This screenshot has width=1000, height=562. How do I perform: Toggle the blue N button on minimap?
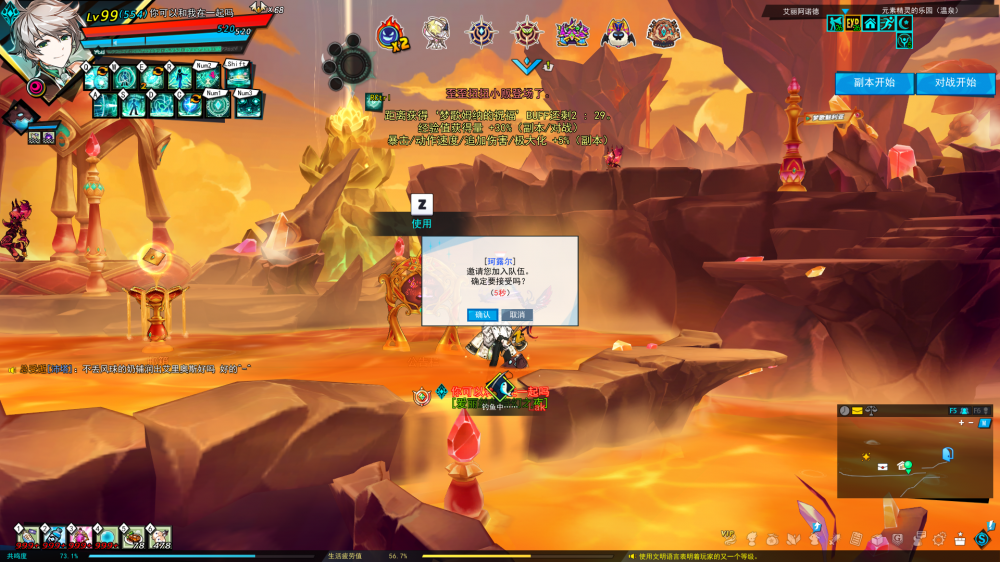(x=984, y=423)
